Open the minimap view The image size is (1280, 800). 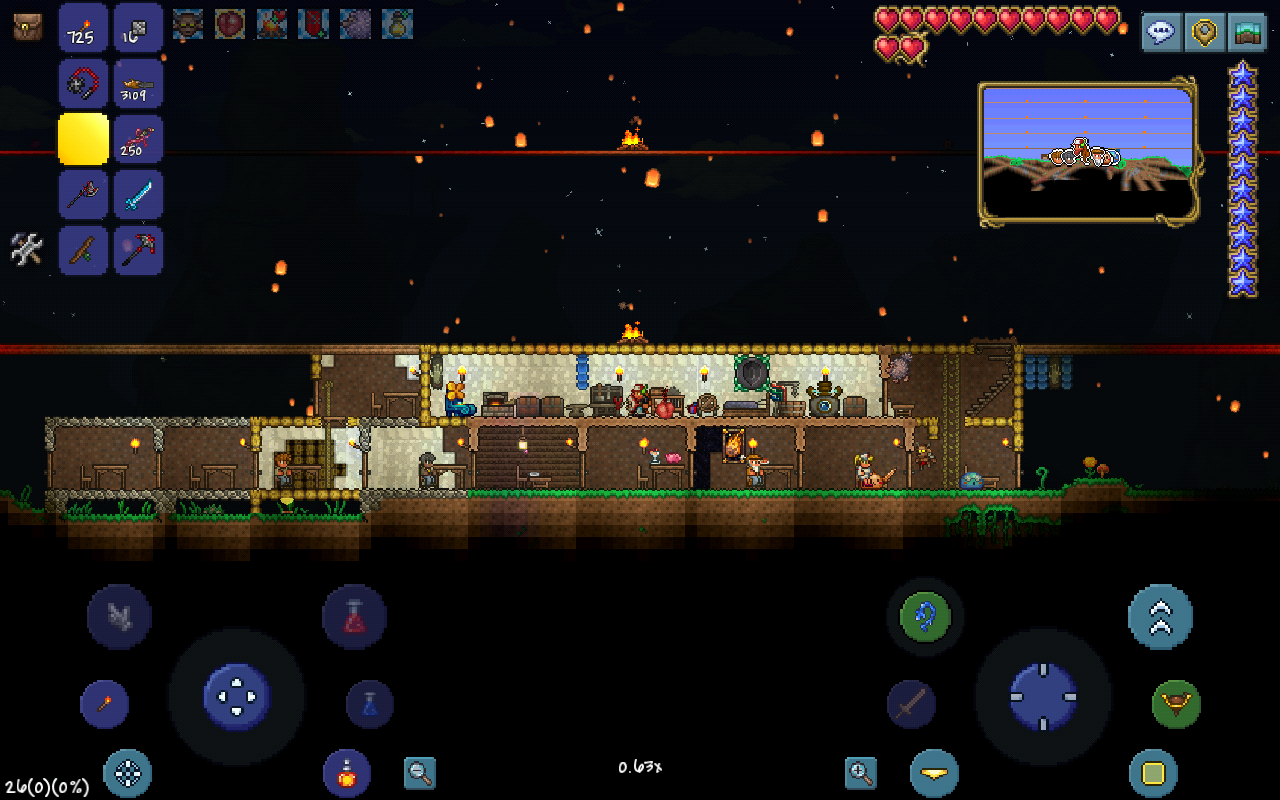tap(1247, 32)
